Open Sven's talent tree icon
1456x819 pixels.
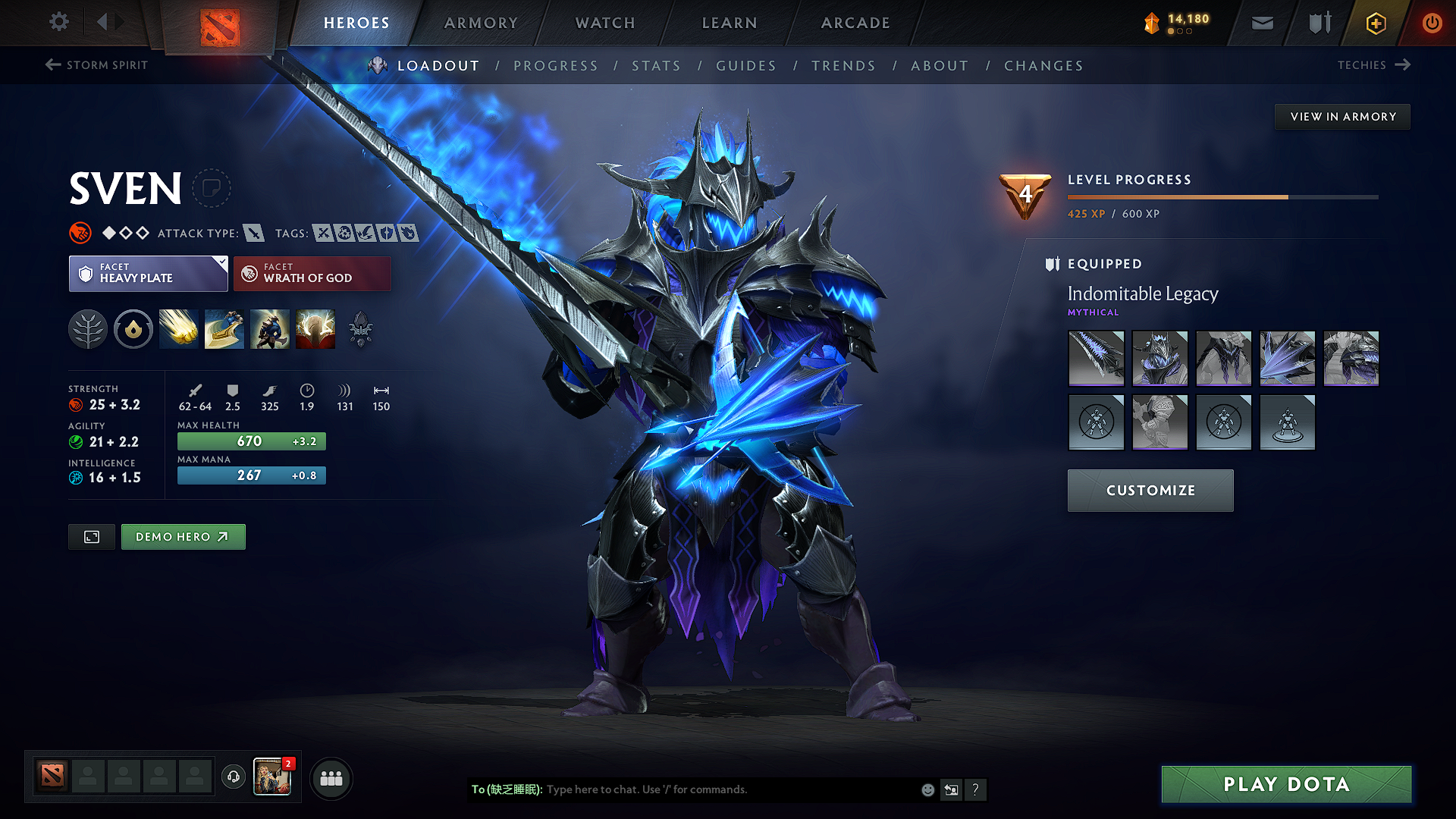(x=88, y=329)
